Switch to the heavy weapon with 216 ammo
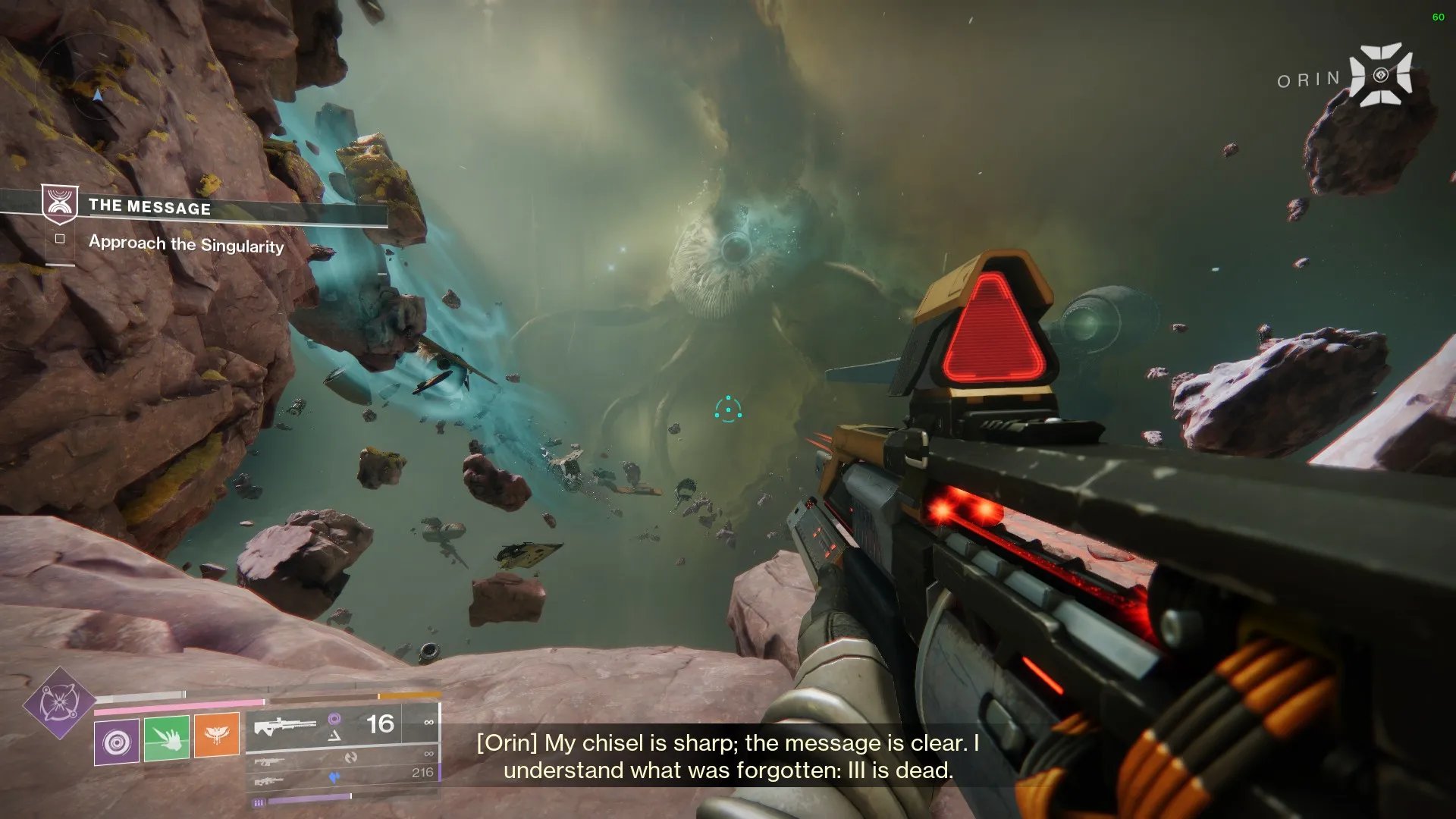The height and width of the screenshot is (819, 1456). pos(343,777)
